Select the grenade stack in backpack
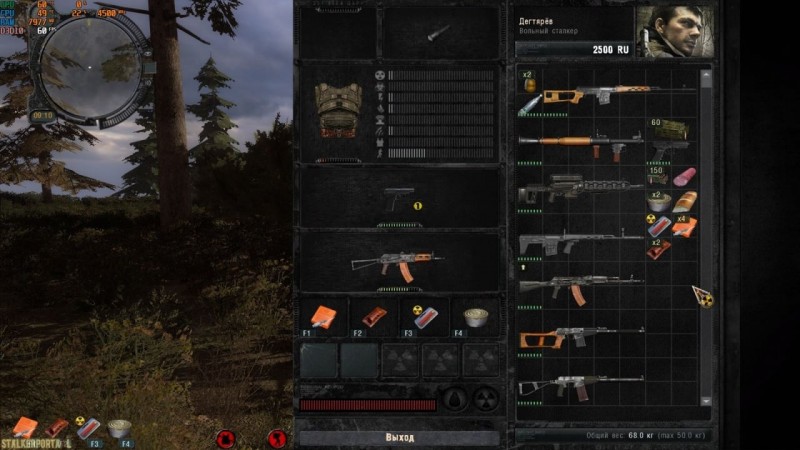 coord(529,82)
